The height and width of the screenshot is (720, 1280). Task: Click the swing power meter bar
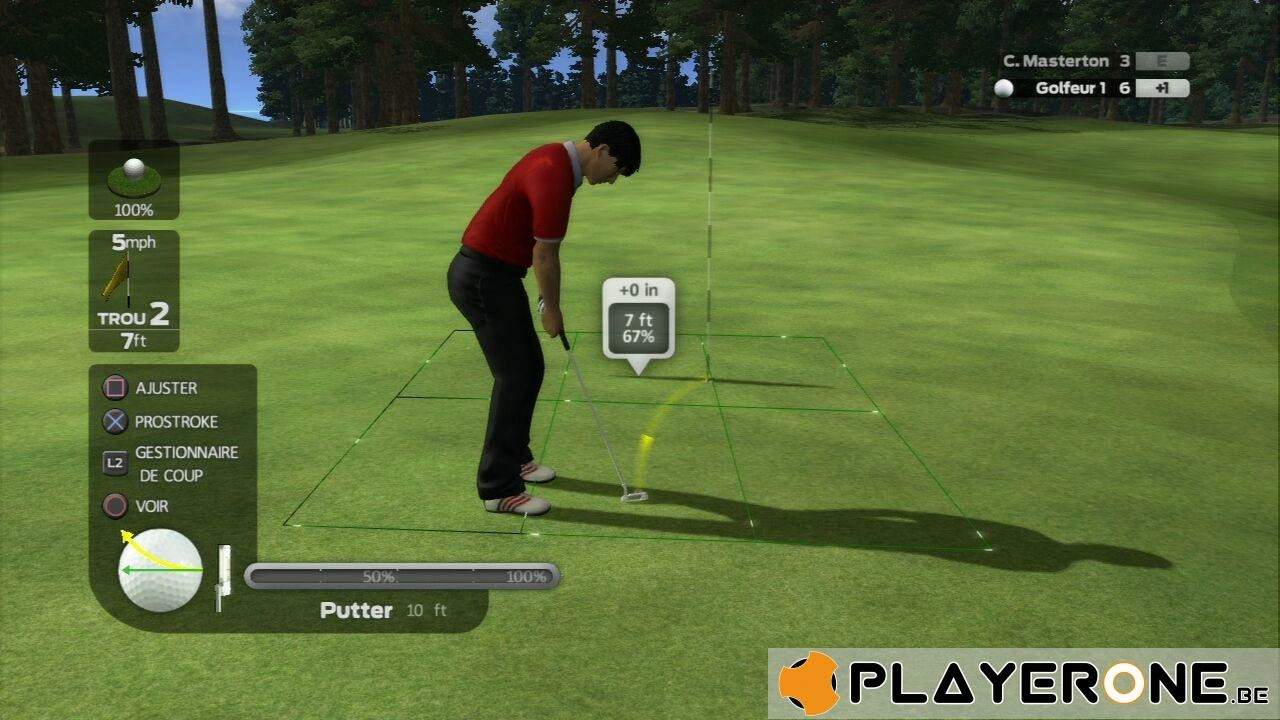pos(402,576)
